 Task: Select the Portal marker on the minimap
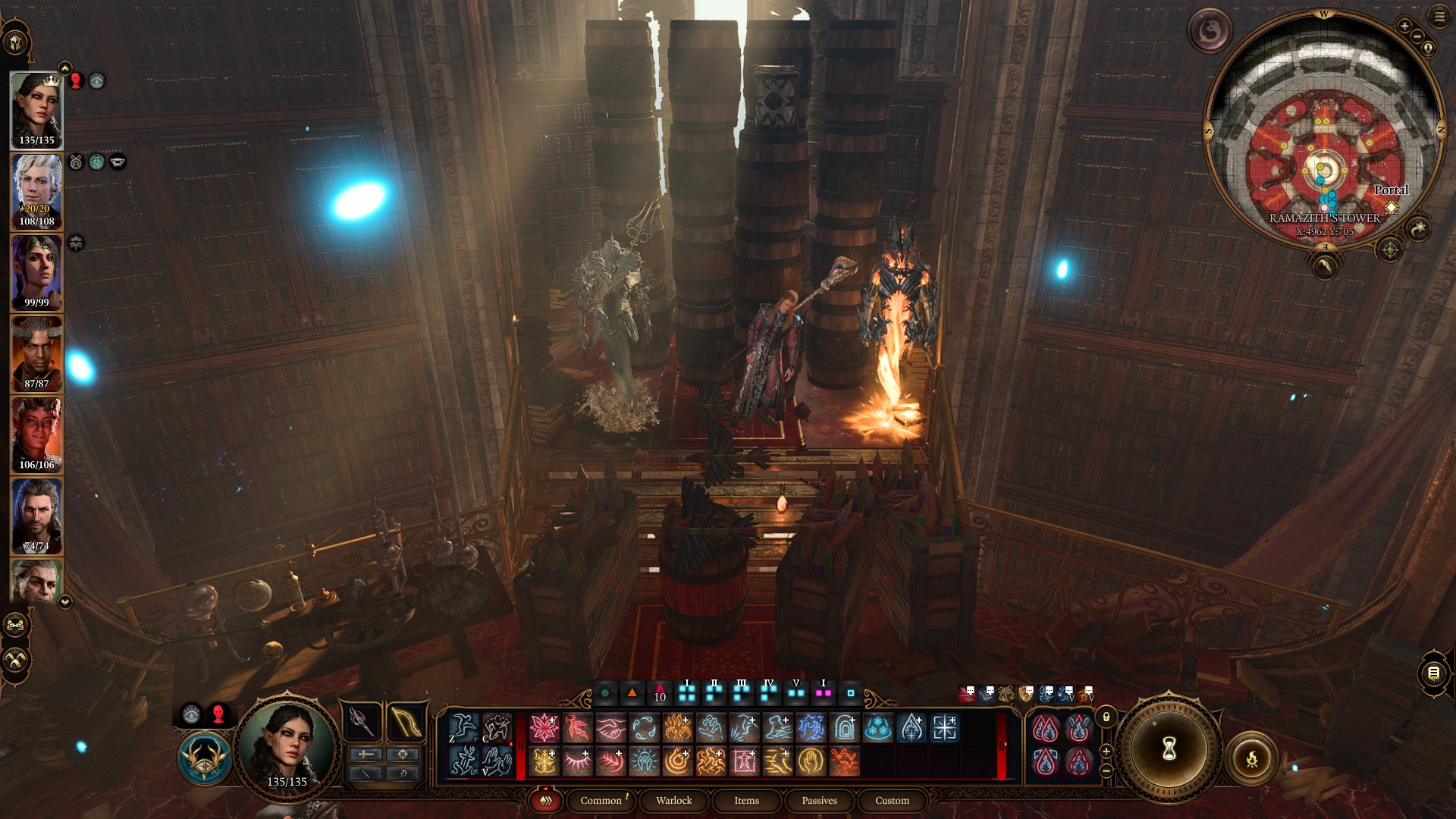coord(1391,207)
